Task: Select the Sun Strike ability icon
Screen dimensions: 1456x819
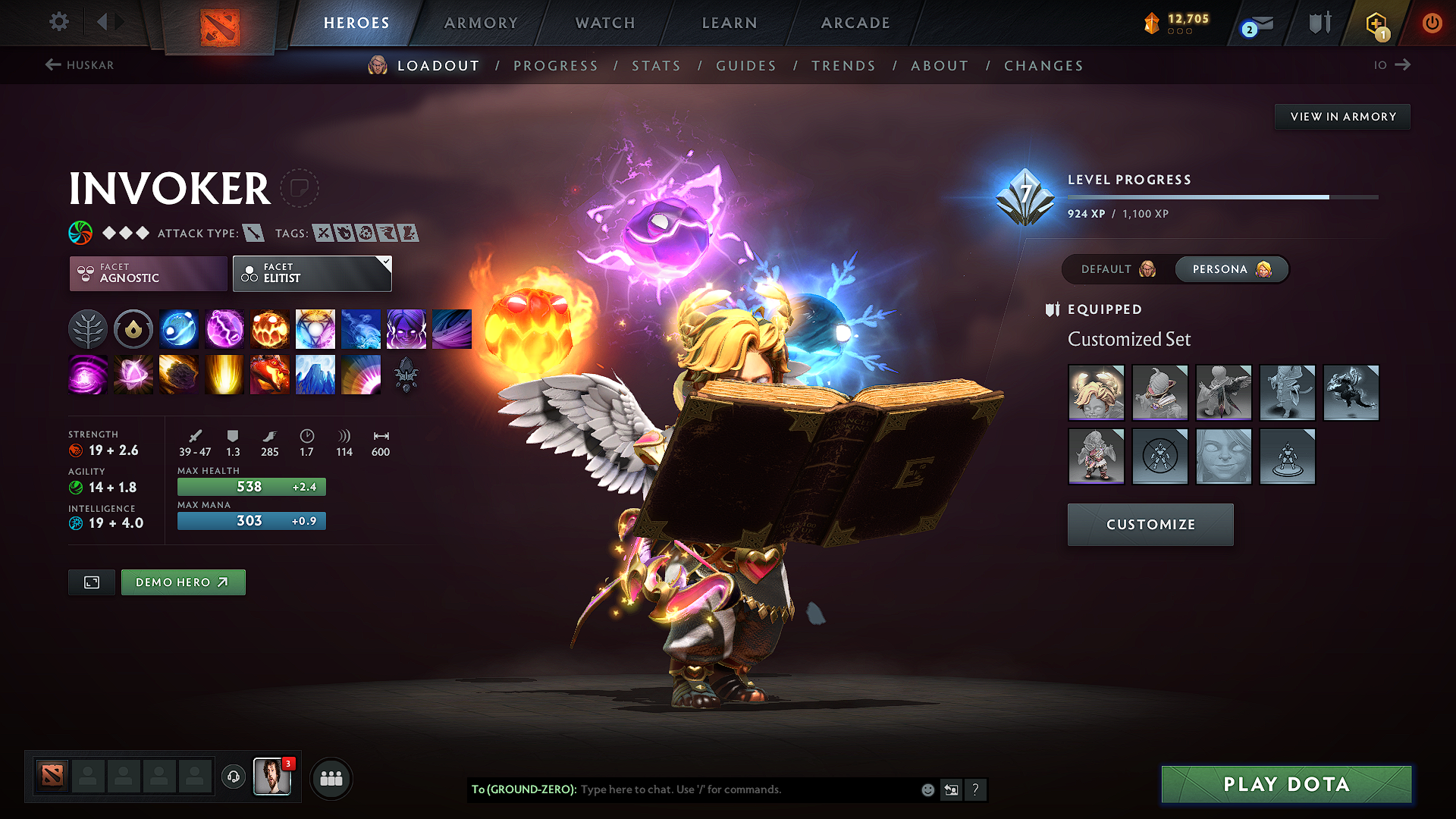Action: coord(224,375)
